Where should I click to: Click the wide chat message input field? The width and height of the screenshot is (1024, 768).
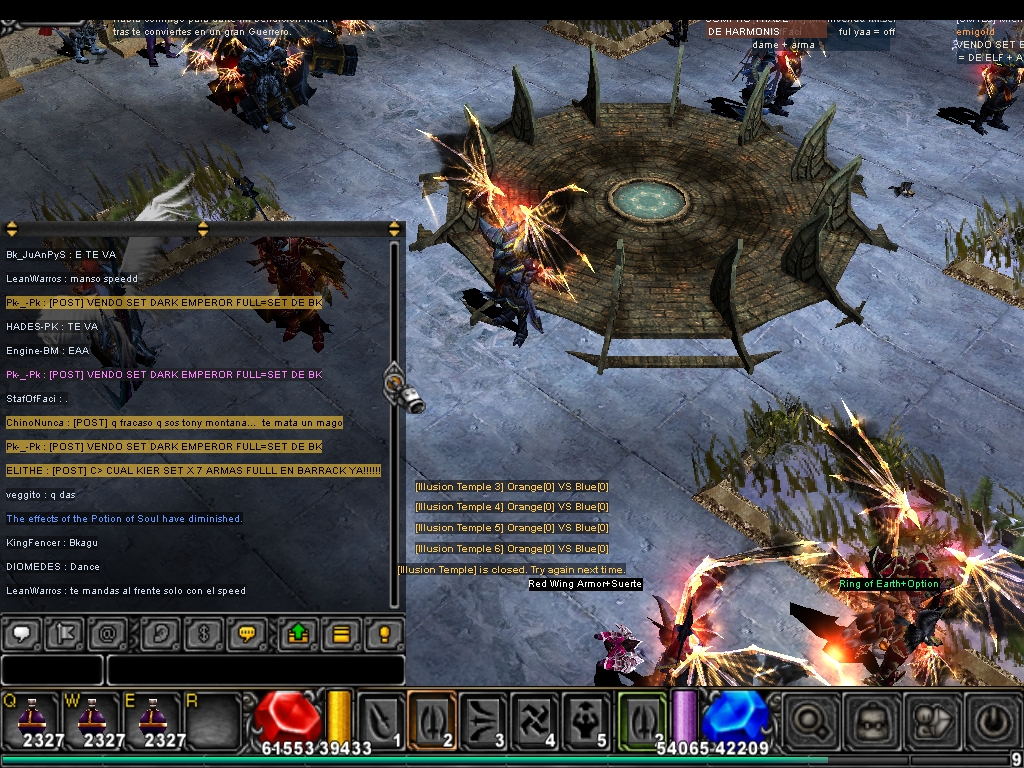[x=255, y=669]
